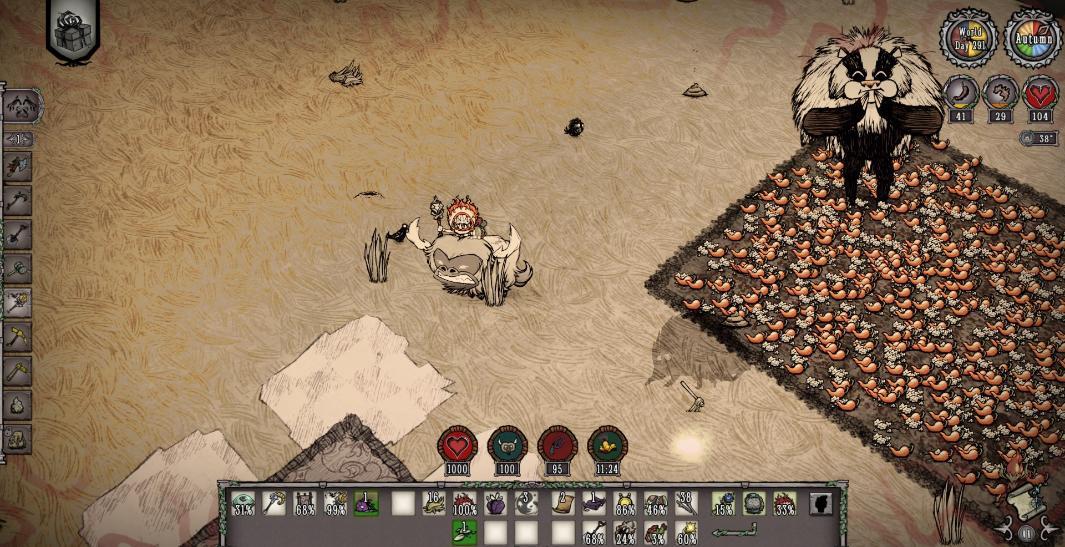The height and width of the screenshot is (547, 1065).
Task: Select the star staff at 60%
Action: [x=686, y=532]
